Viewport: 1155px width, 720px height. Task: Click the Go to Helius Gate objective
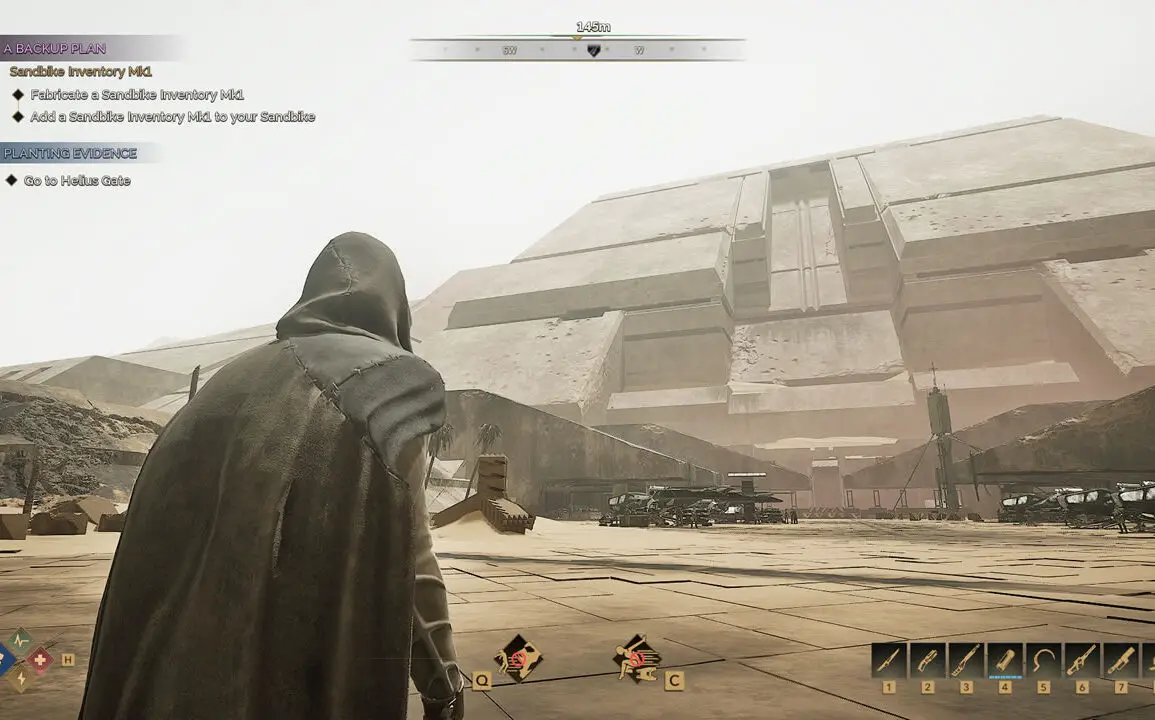point(77,181)
